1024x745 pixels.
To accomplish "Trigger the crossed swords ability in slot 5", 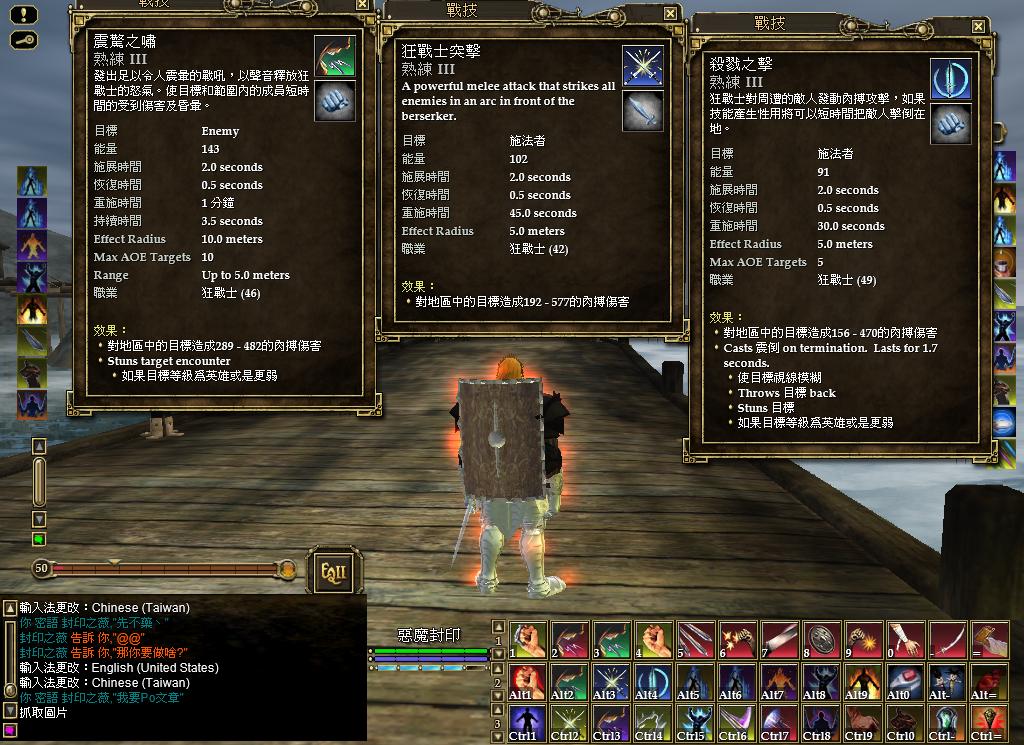I will coord(693,639).
